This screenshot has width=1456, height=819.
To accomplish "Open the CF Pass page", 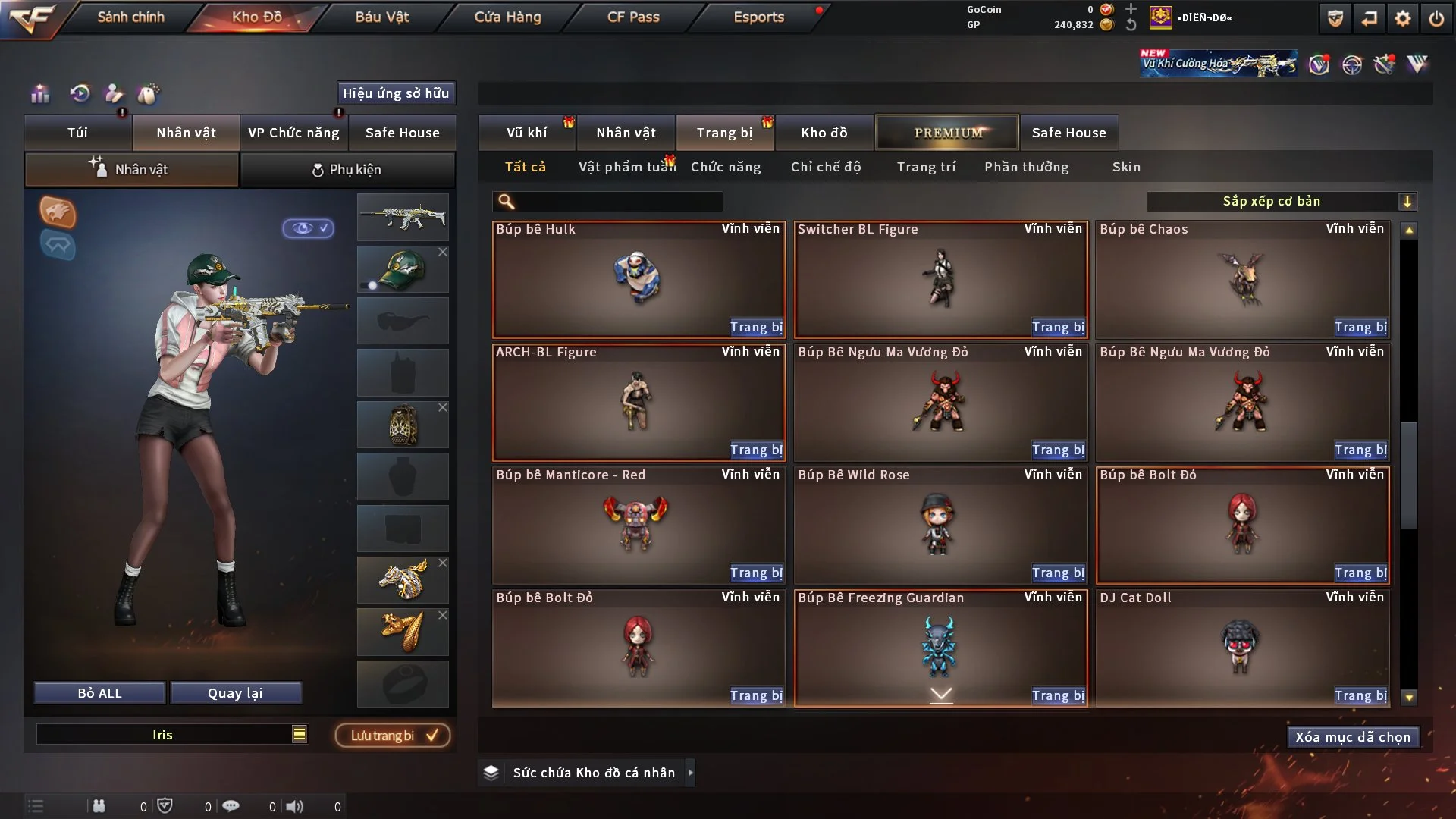I will tap(633, 17).
